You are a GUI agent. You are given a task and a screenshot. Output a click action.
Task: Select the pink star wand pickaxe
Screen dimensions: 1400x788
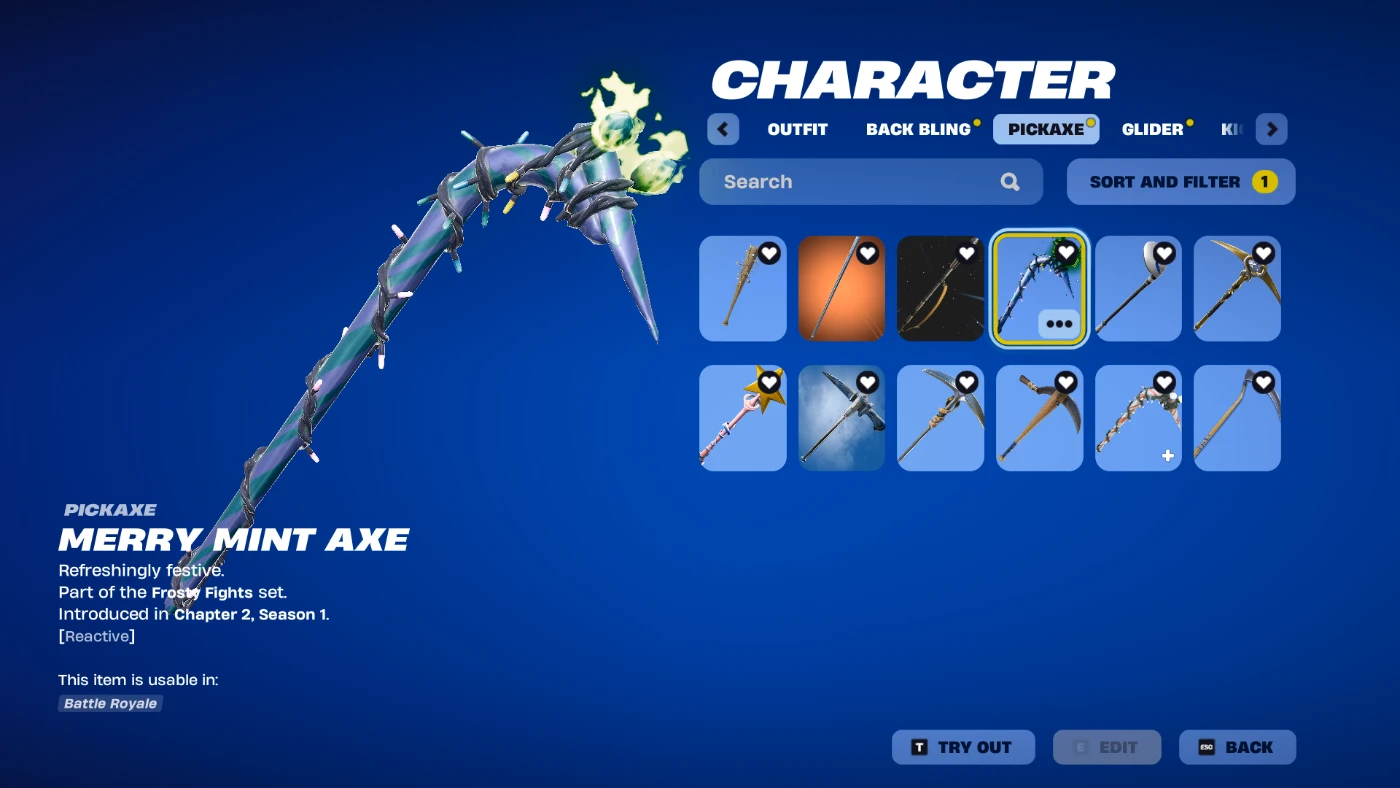[x=742, y=418]
